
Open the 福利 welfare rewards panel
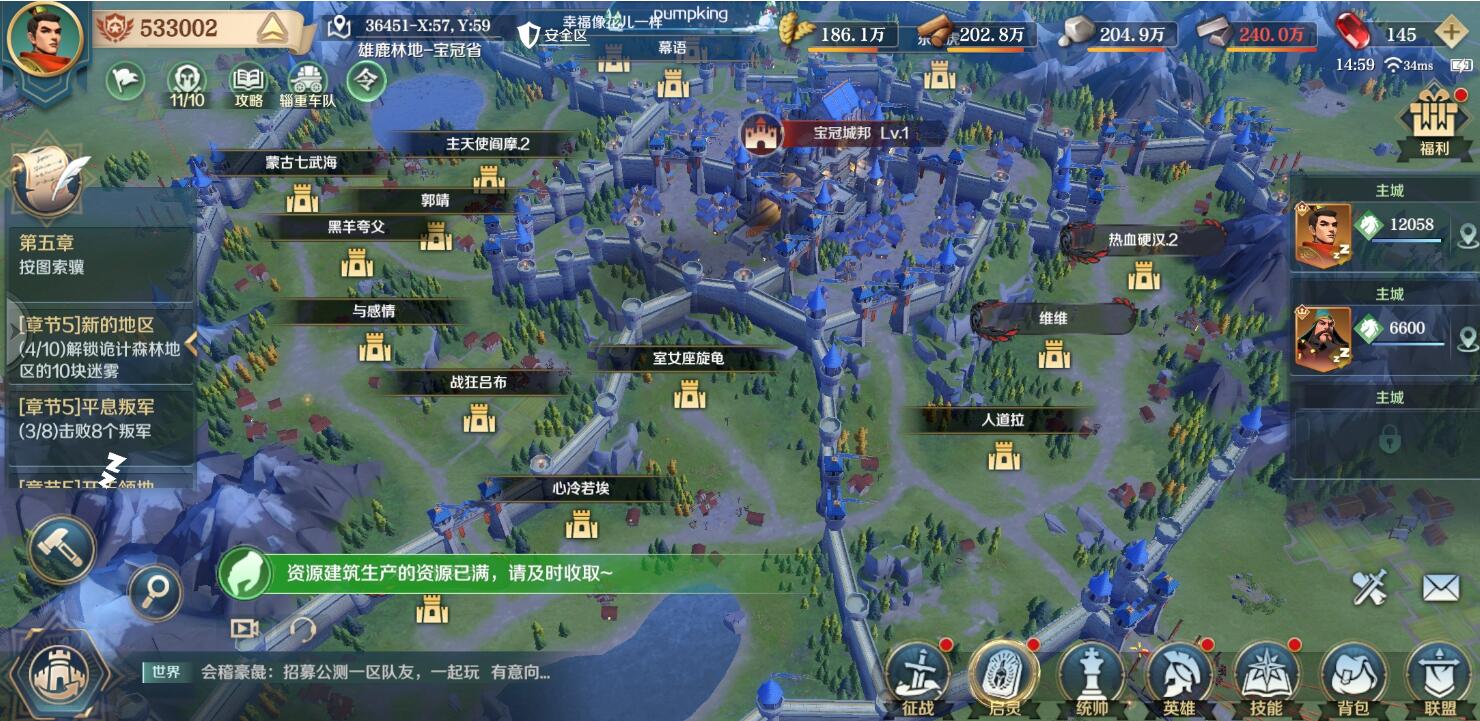[x=1436, y=114]
